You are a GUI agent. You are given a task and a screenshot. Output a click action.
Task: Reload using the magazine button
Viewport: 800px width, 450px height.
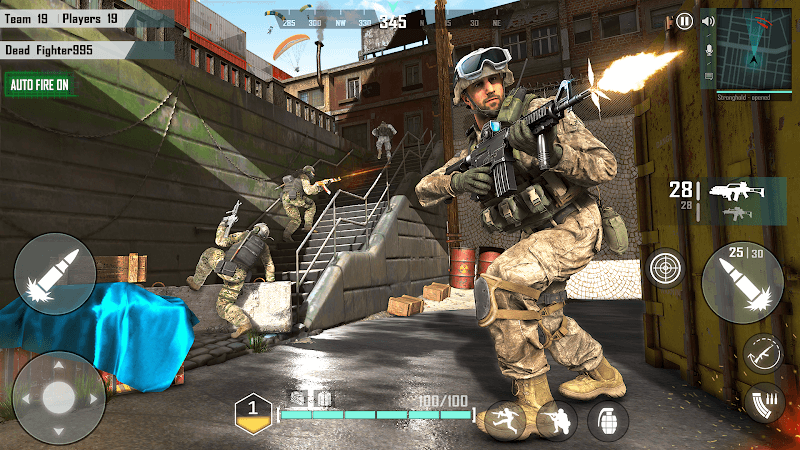click(766, 401)
